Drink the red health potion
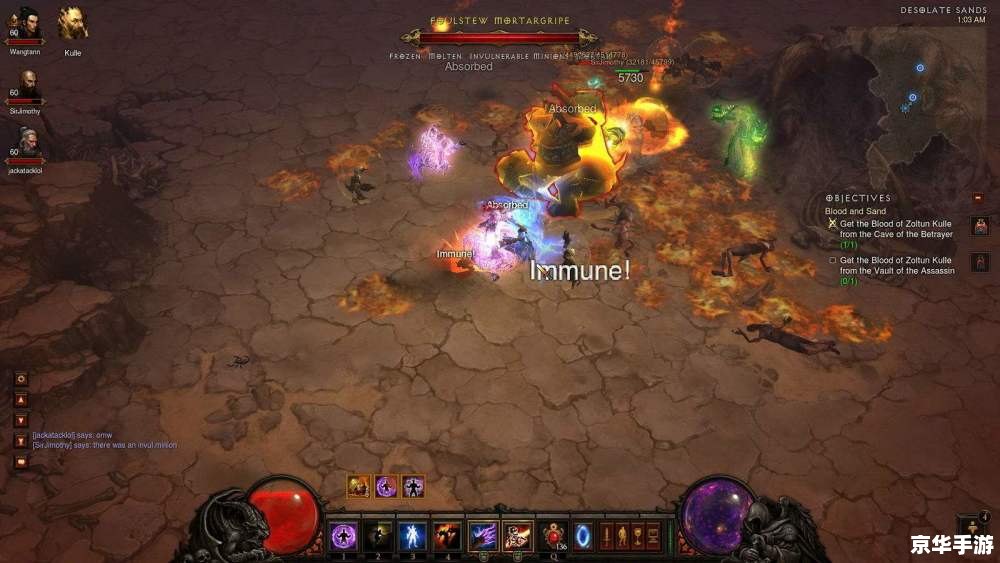Image resolution: width=1000 pixels, height=563 pixels. click(554, 536)
